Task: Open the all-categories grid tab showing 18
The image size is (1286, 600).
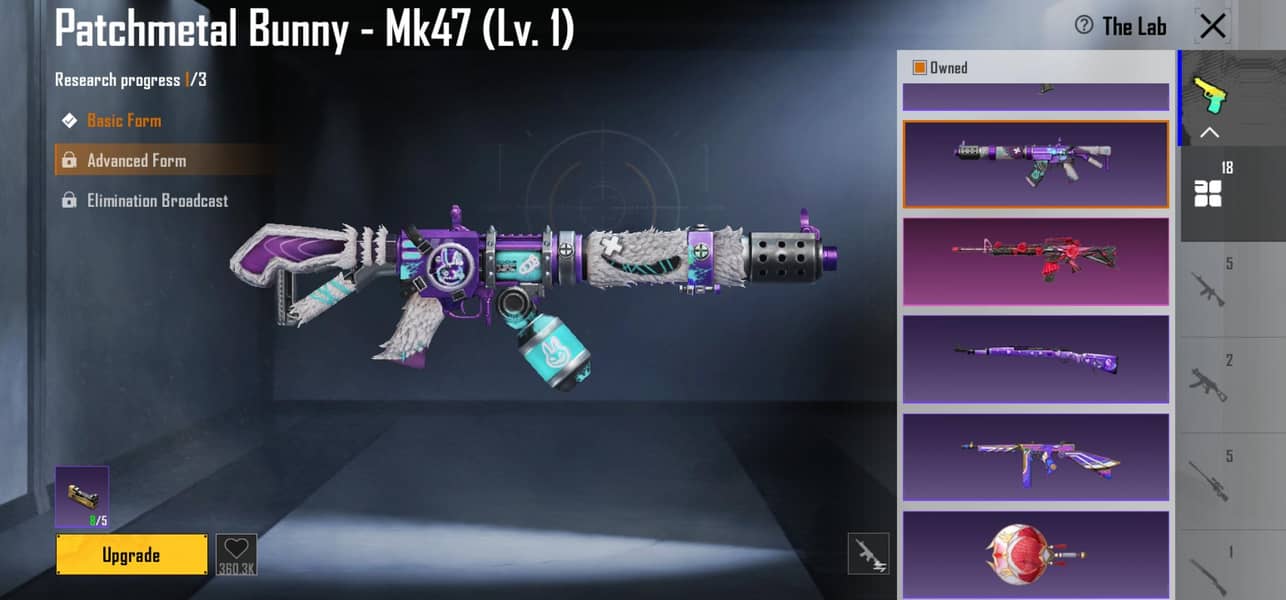Action: pyautogui.click(x=1209, y=193)
